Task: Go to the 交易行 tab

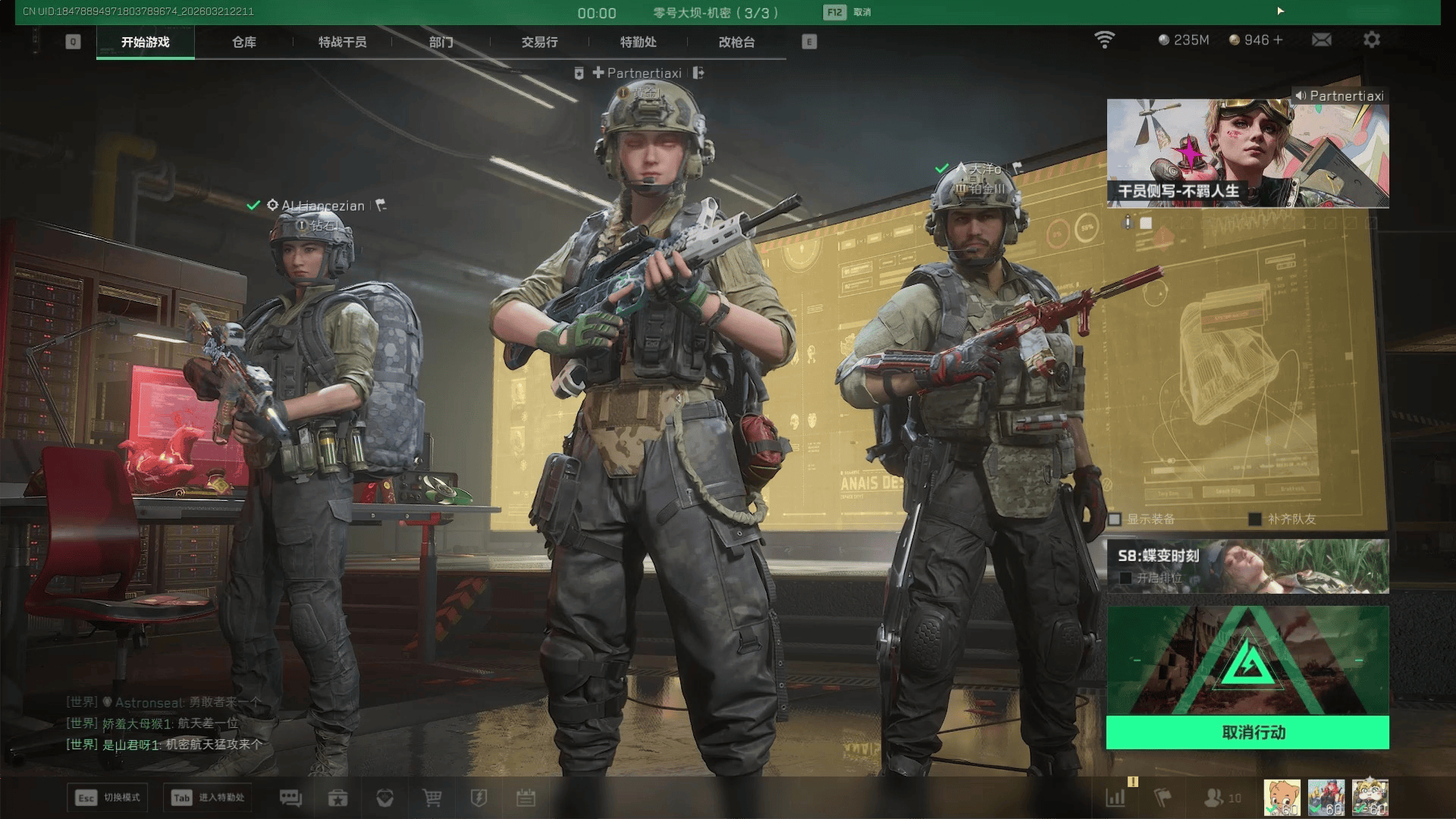Action: coord(539,42)
